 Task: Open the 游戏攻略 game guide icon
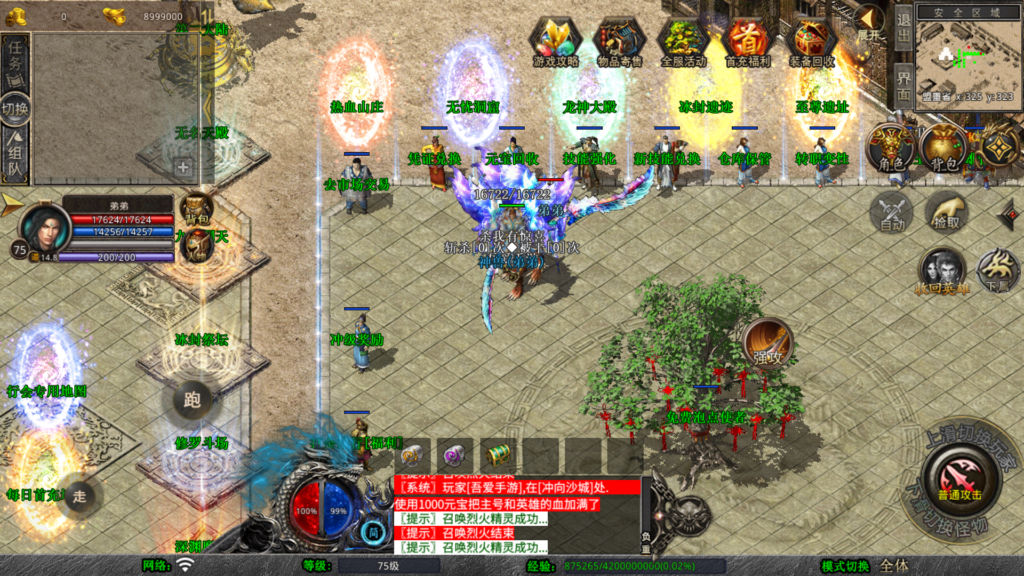pyautogui.click(x=556, y=41)
